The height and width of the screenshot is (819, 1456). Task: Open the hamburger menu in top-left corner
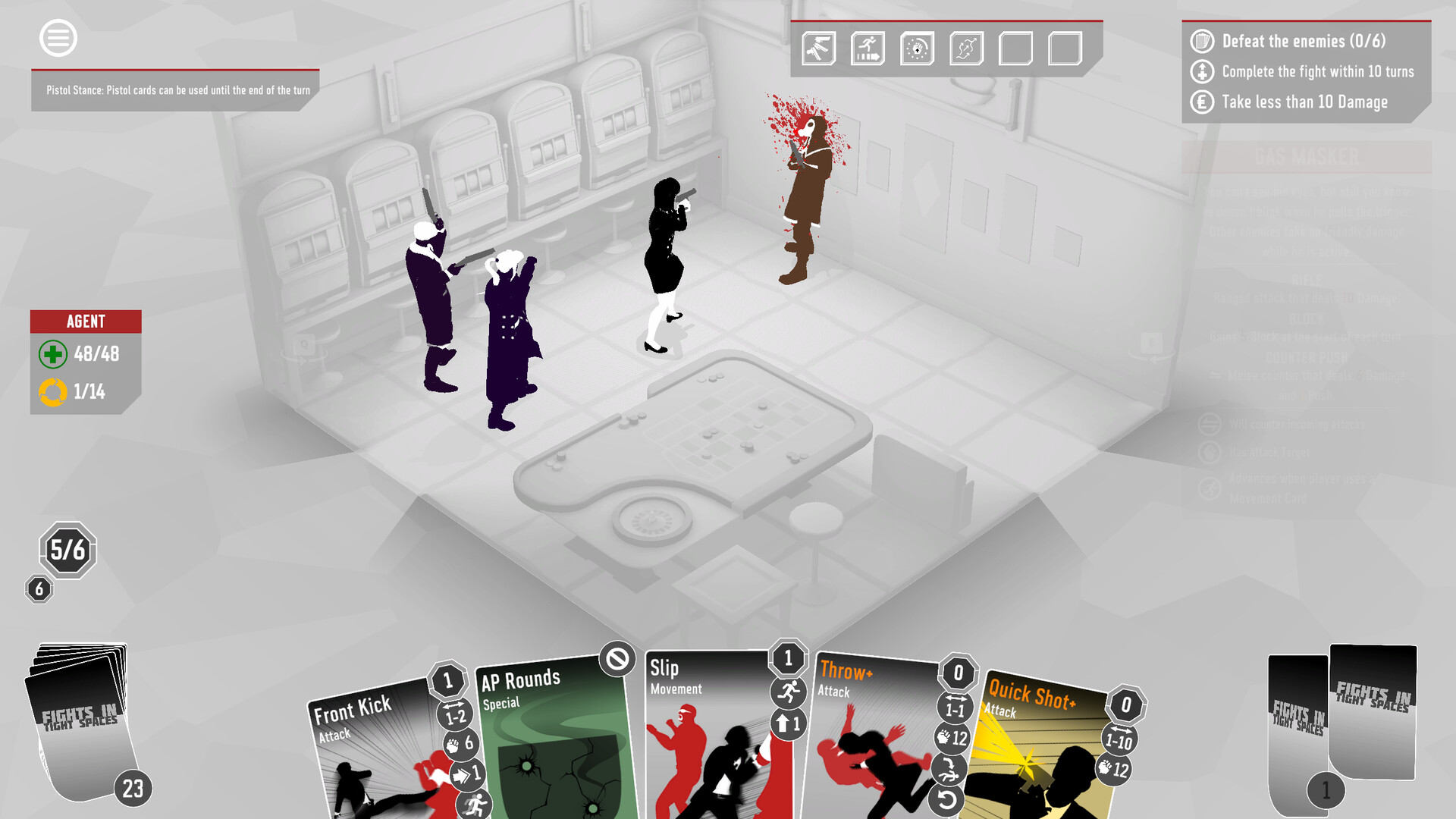[57, 38]
